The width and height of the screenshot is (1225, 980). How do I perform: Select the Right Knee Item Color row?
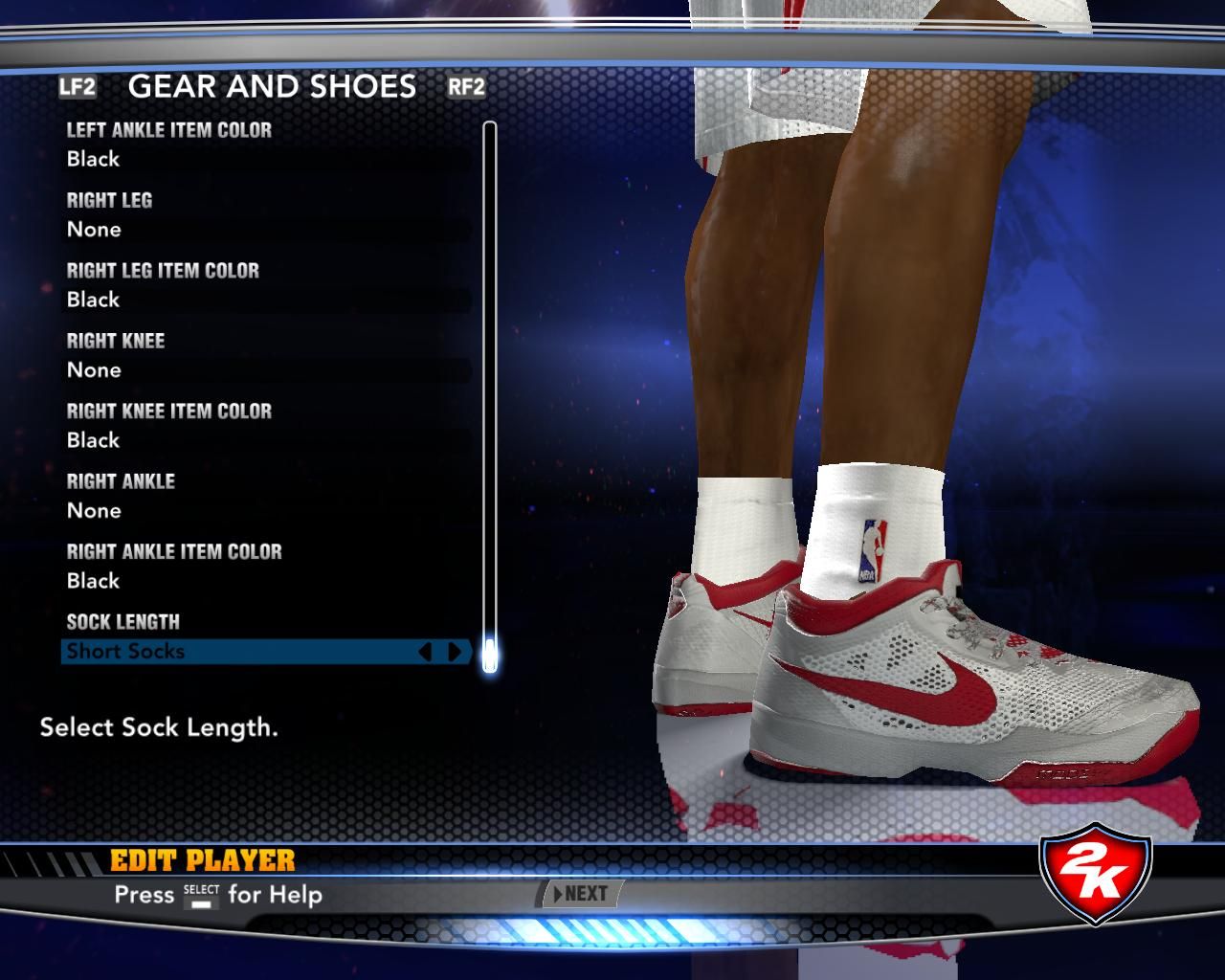tap(266, 440)
